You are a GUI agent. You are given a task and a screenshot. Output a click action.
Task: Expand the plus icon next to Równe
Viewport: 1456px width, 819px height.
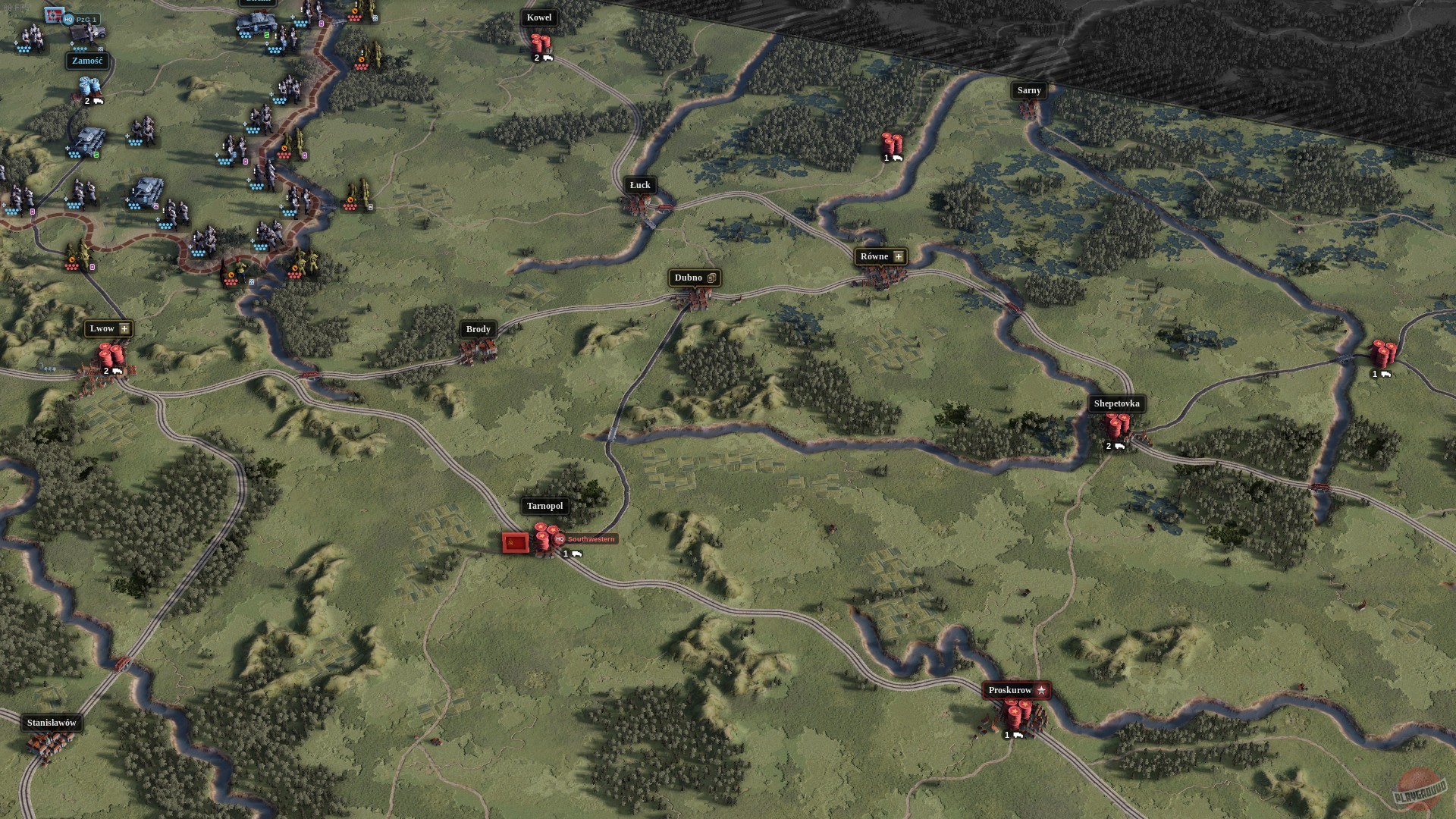point(897,256)
